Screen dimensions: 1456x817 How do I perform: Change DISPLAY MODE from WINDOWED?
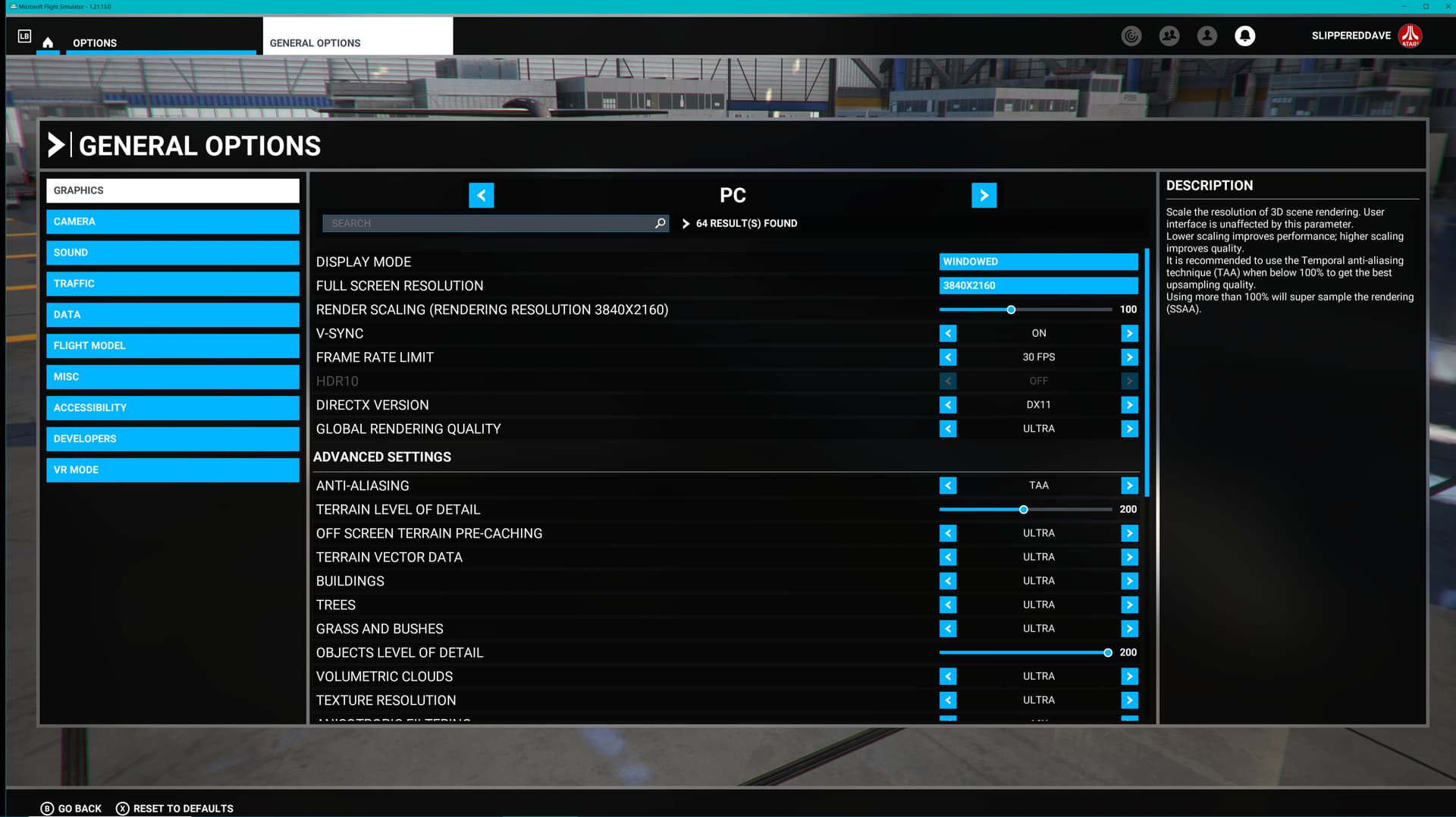(1038, 262)
